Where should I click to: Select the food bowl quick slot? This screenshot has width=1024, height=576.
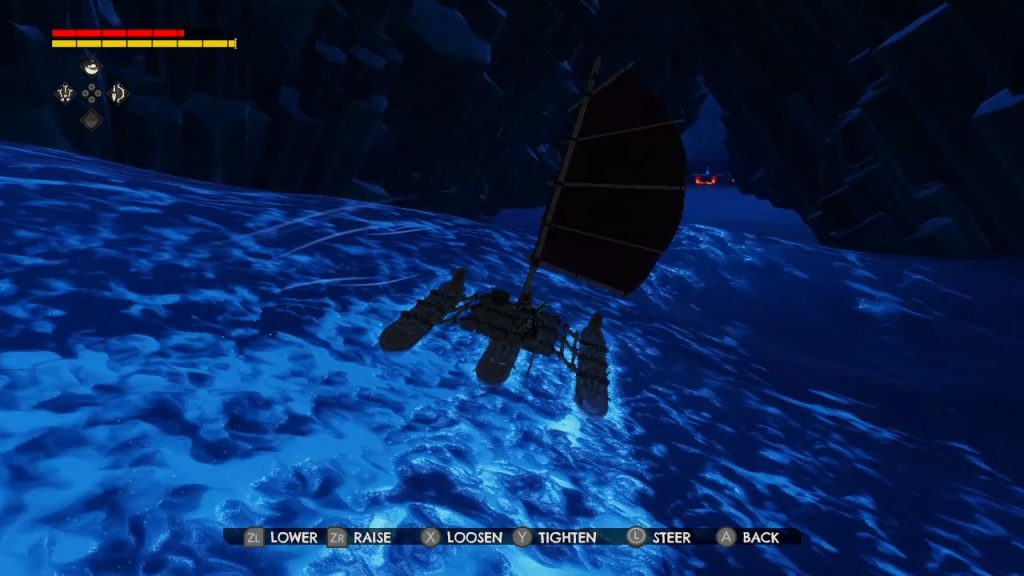[91, 68]
